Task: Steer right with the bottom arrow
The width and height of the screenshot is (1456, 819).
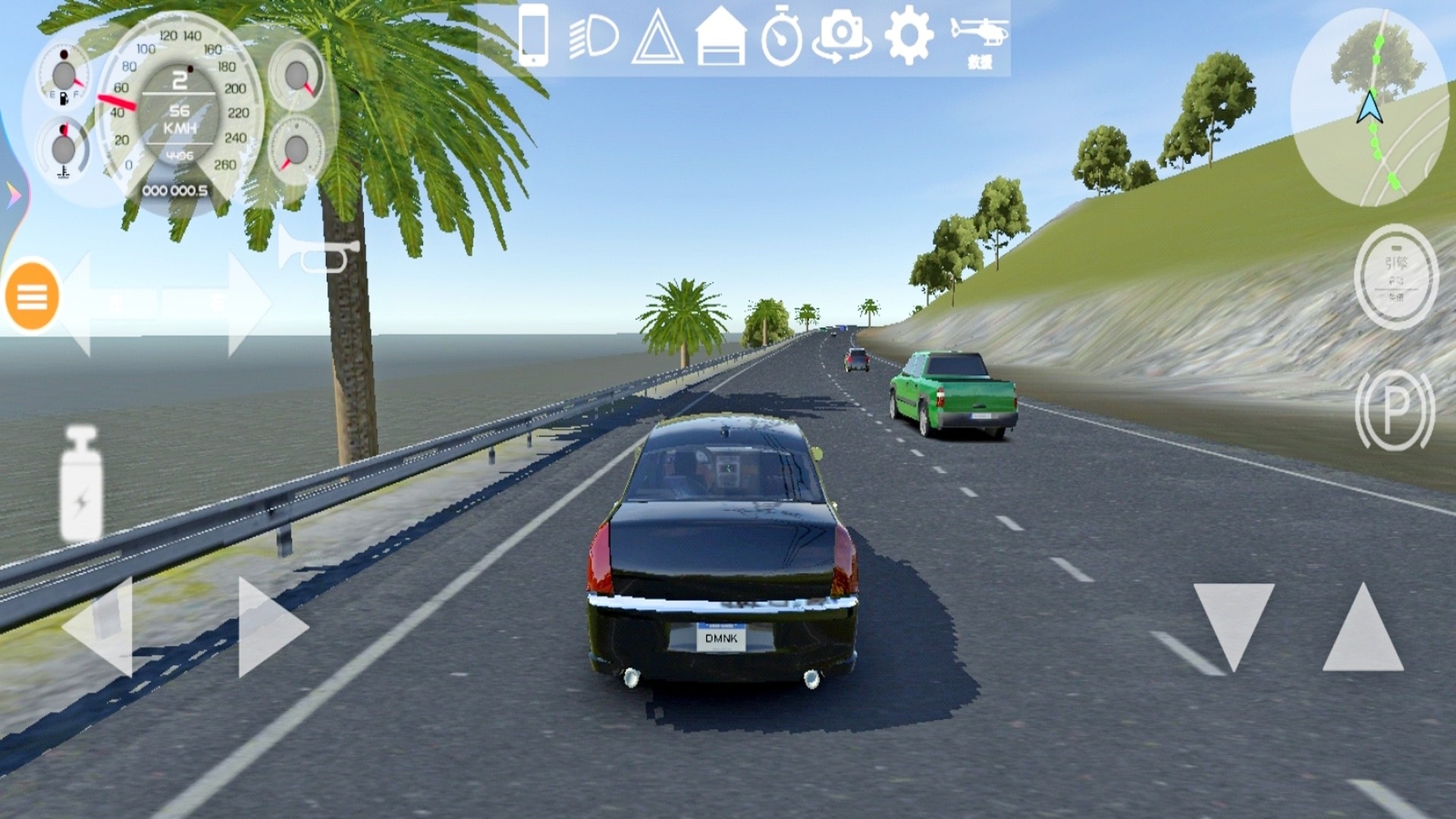Action: pyautogui.click(x=269, y=626)
